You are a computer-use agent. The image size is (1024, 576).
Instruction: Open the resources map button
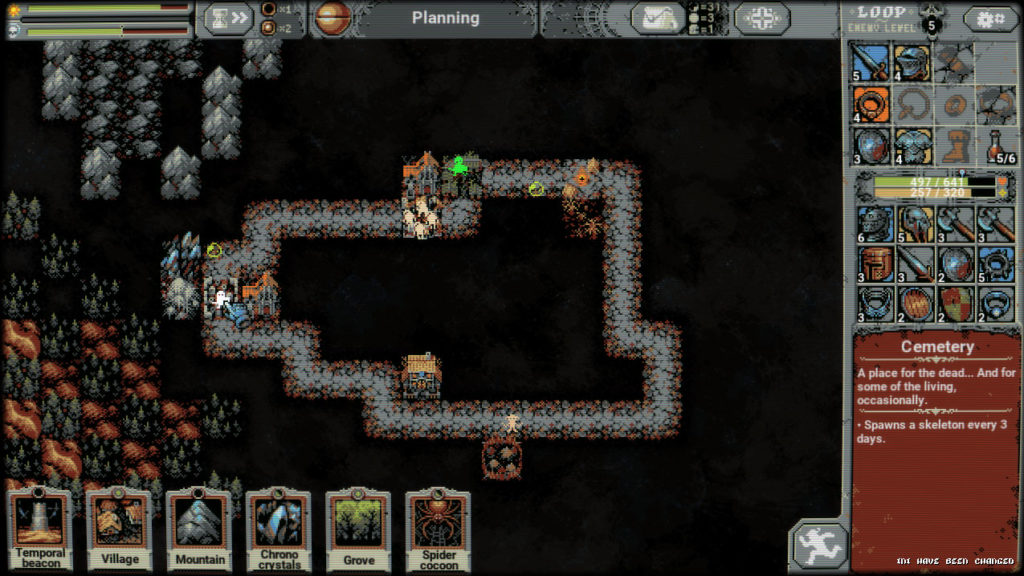pos(658,18)
